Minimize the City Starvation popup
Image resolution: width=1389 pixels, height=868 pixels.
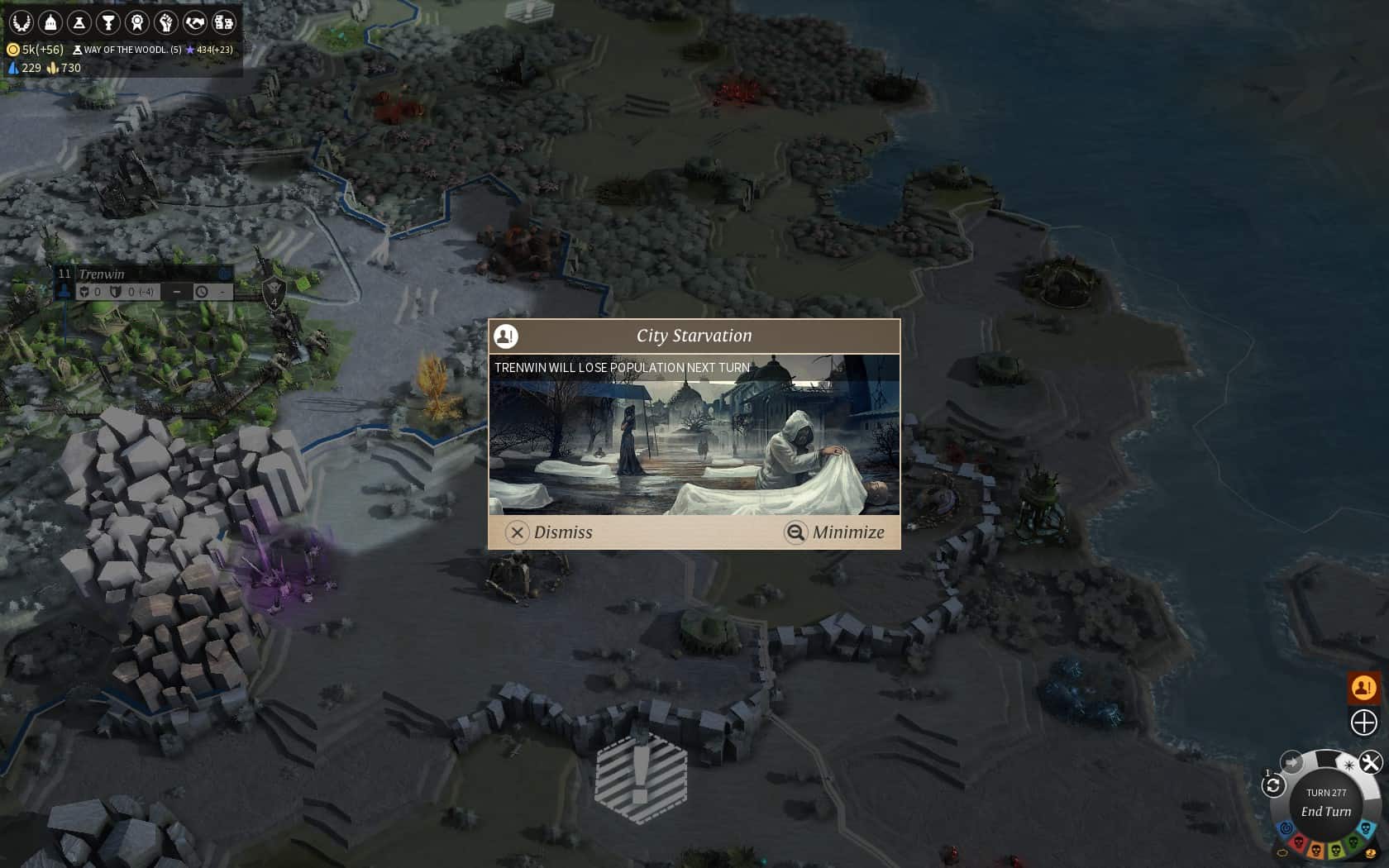835,532
